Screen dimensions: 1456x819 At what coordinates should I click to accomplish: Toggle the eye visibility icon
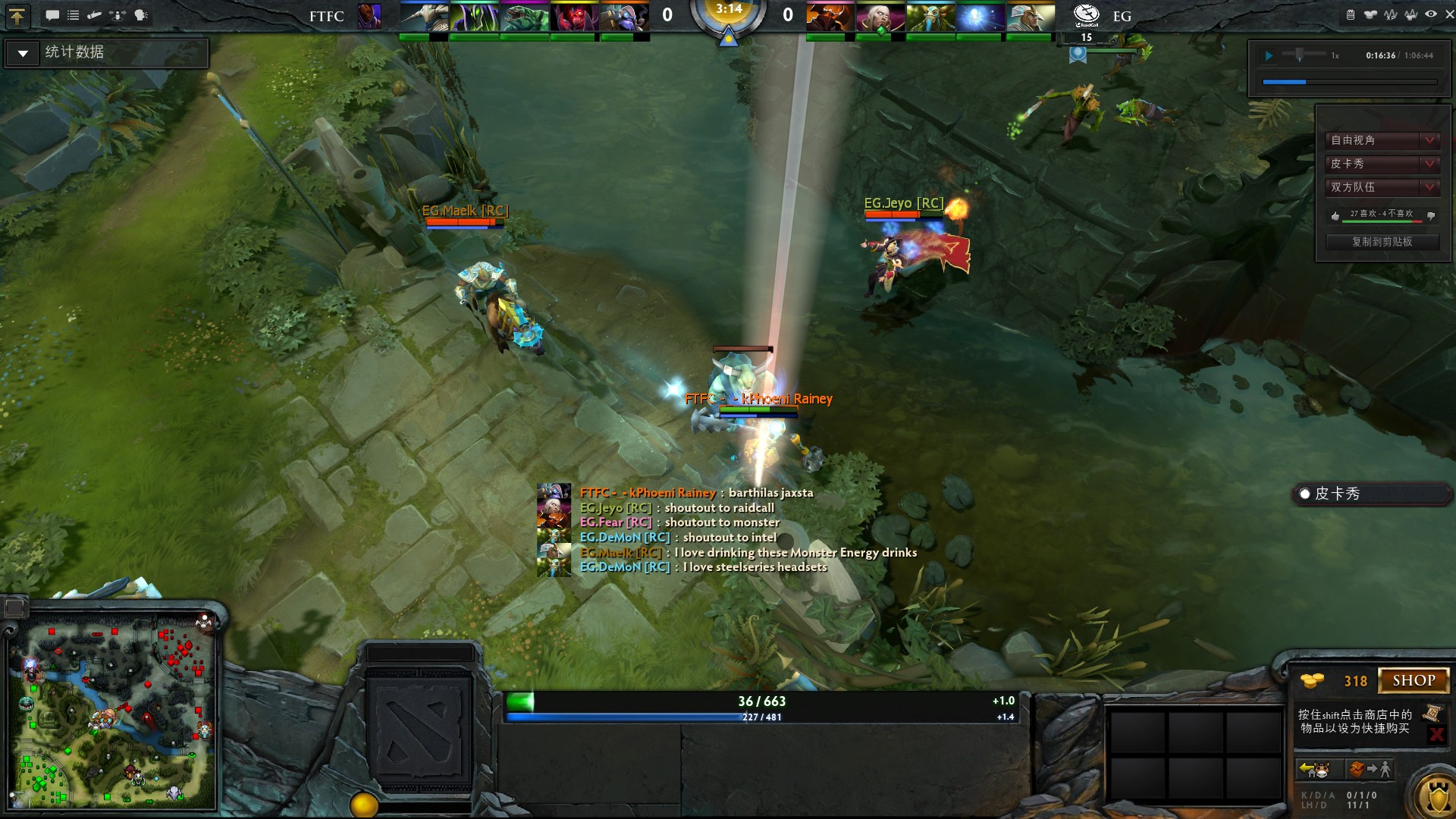1430,14
